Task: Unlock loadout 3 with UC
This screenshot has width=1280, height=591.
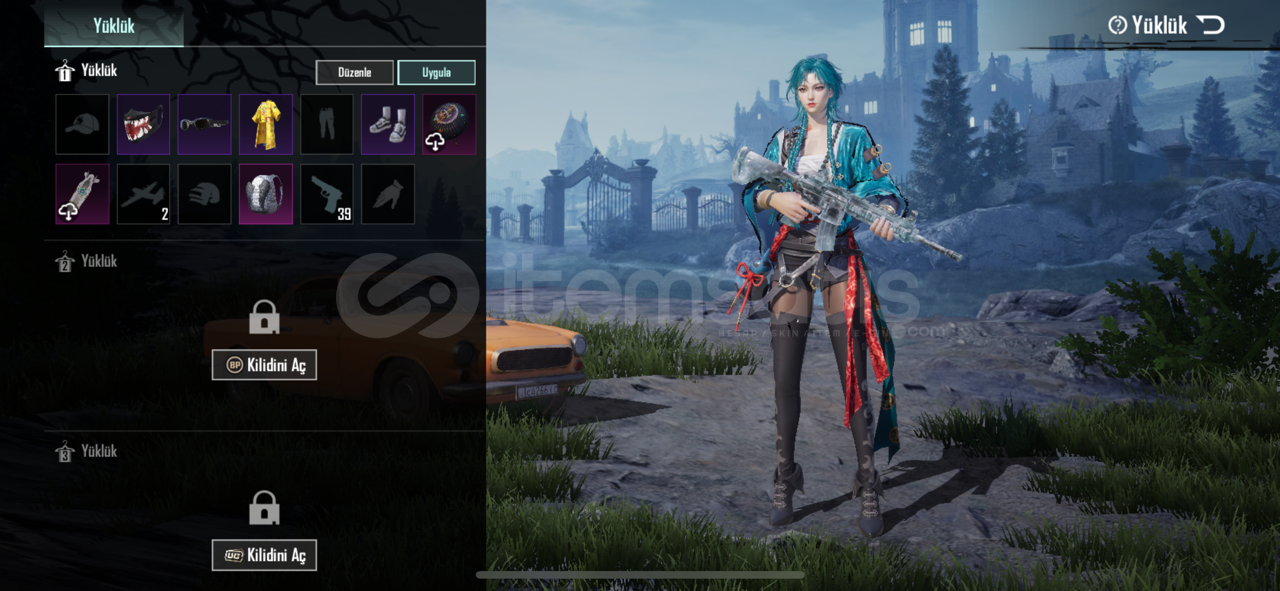Action: pos(264,555)
